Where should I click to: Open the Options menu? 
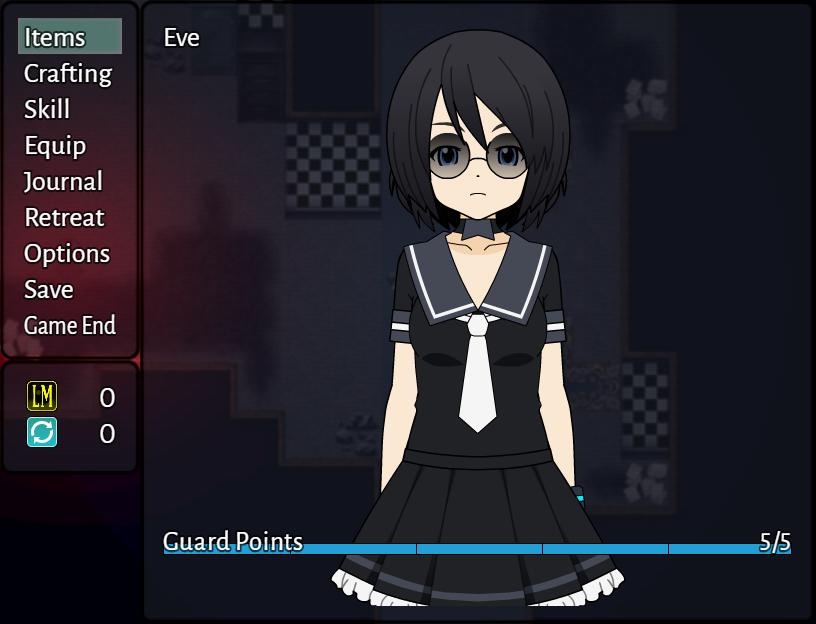(67, 254)
